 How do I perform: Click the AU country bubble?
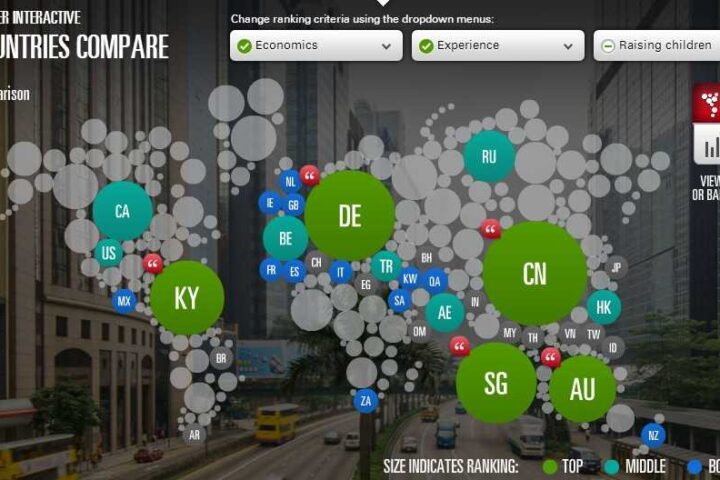[x=582, y=389]
